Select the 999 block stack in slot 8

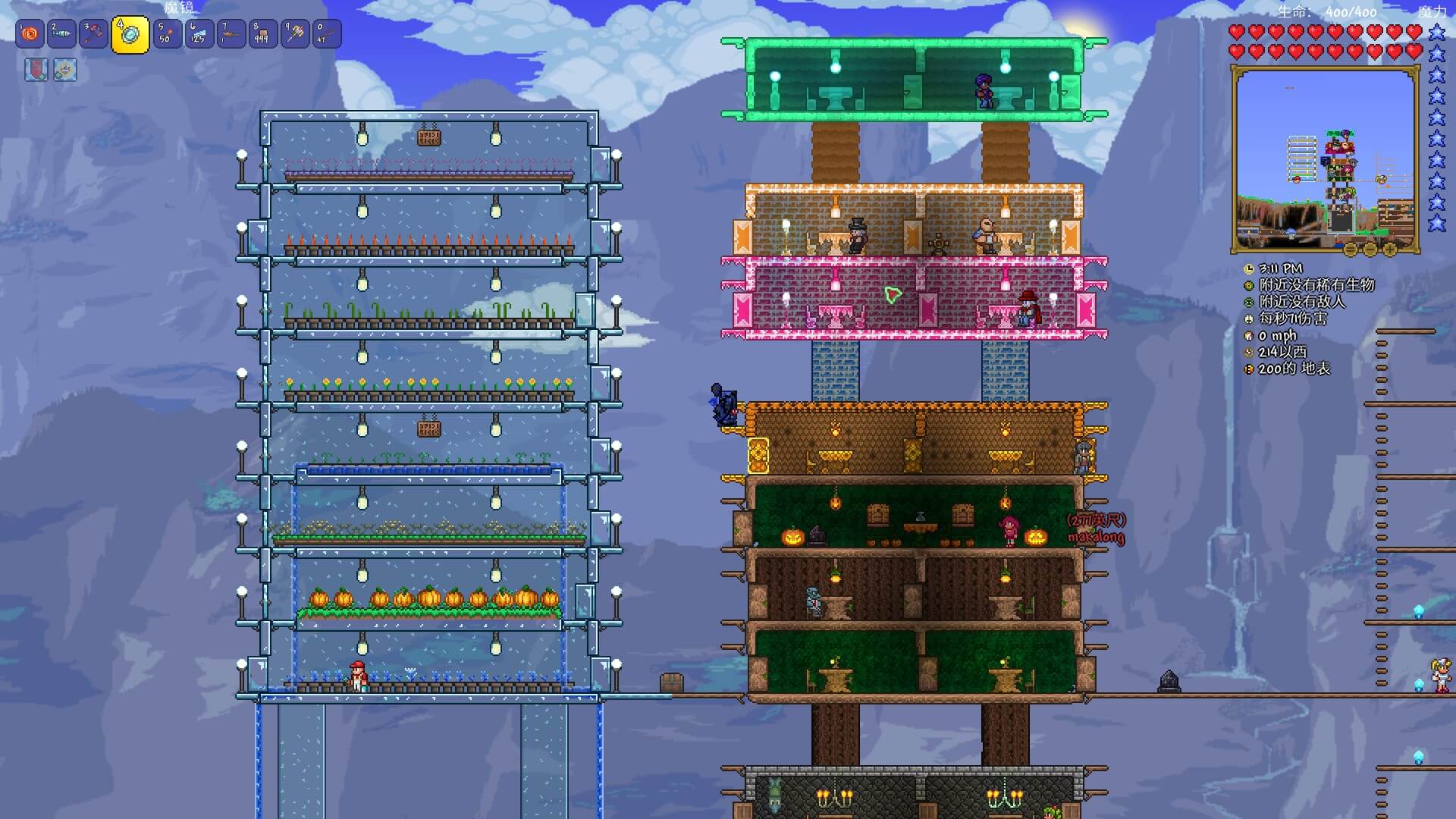point(262,34)
